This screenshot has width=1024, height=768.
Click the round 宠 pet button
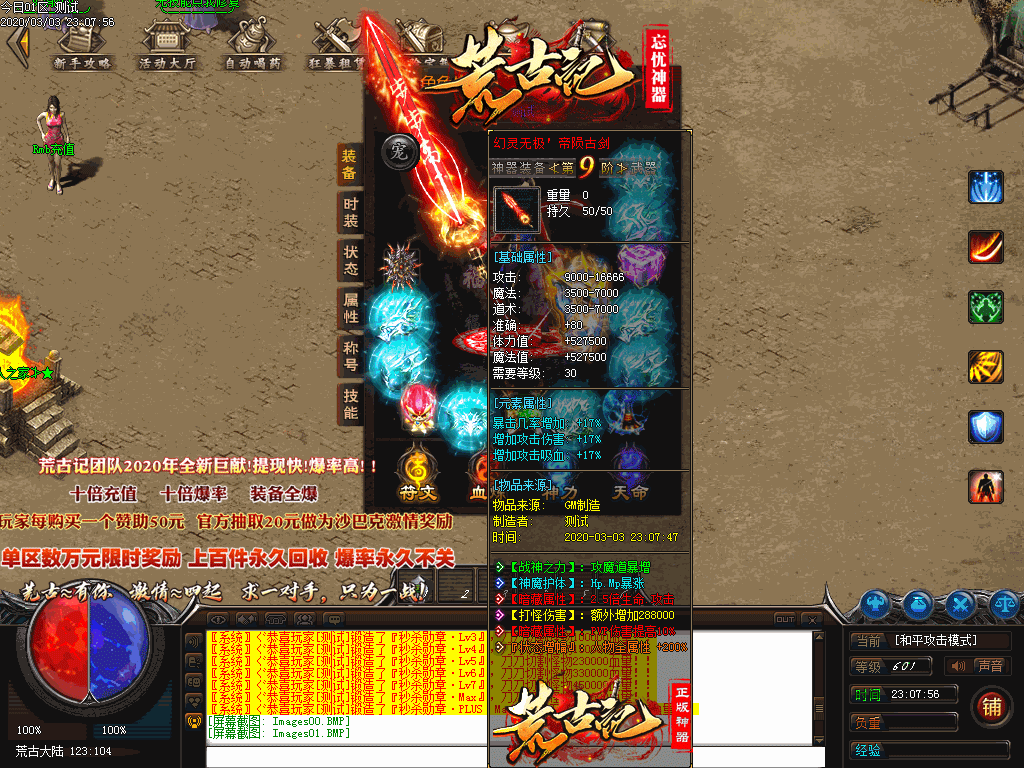pyautogui.click(x=396, y=153)
